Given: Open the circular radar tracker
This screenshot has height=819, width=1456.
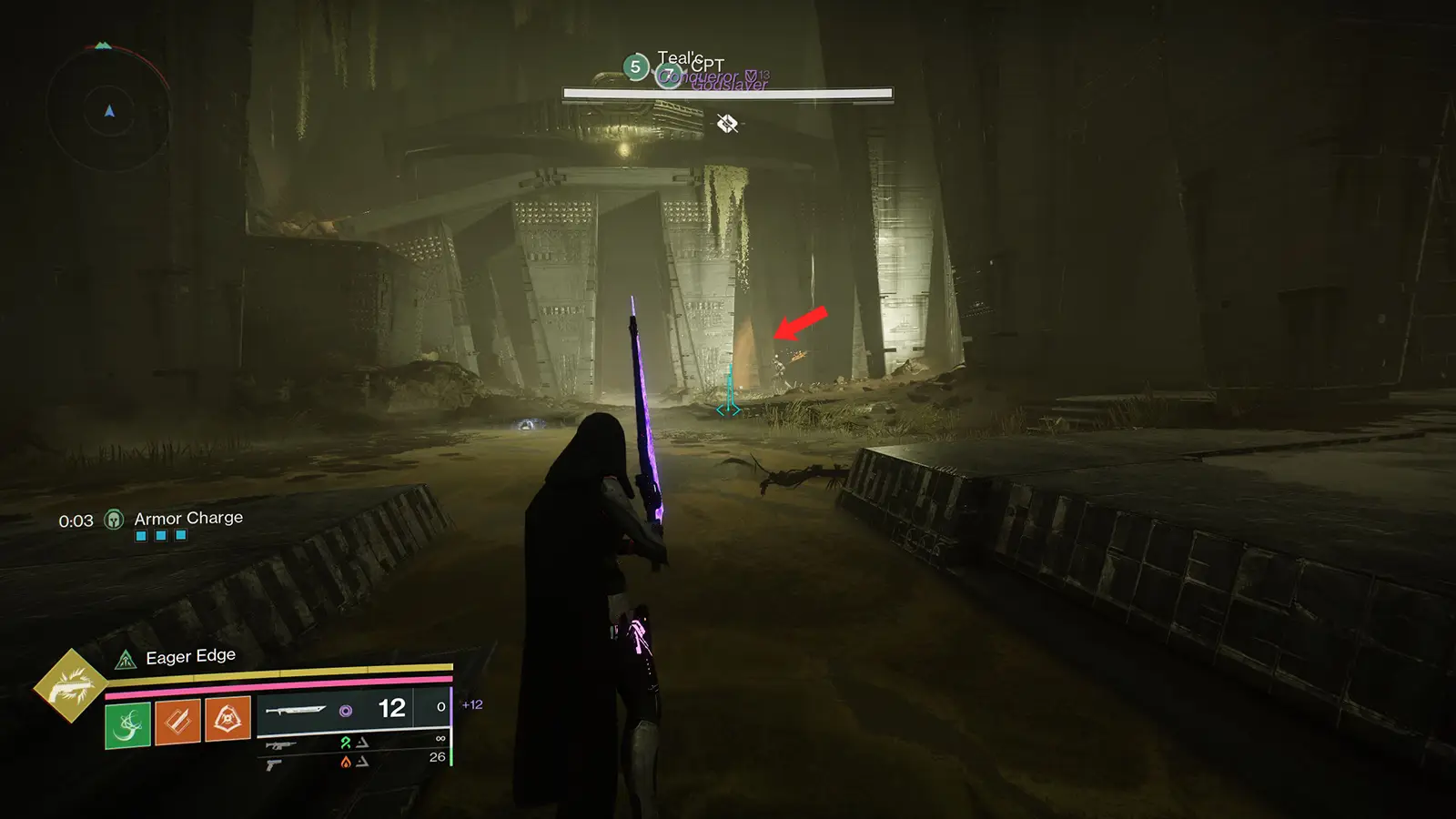Looking at the screenshot, I should (x=109, y=111).
